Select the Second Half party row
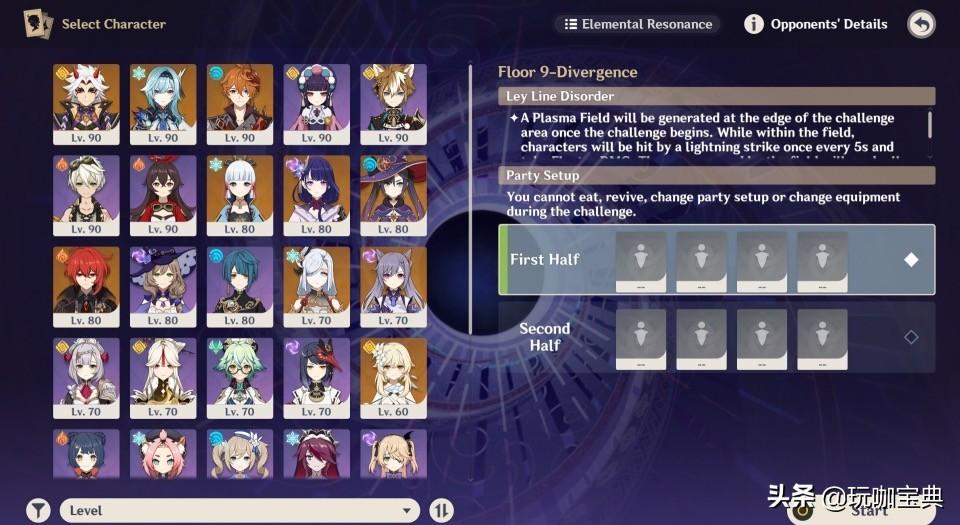This screenshot has width=960, height=525. [x=716, y=337]
